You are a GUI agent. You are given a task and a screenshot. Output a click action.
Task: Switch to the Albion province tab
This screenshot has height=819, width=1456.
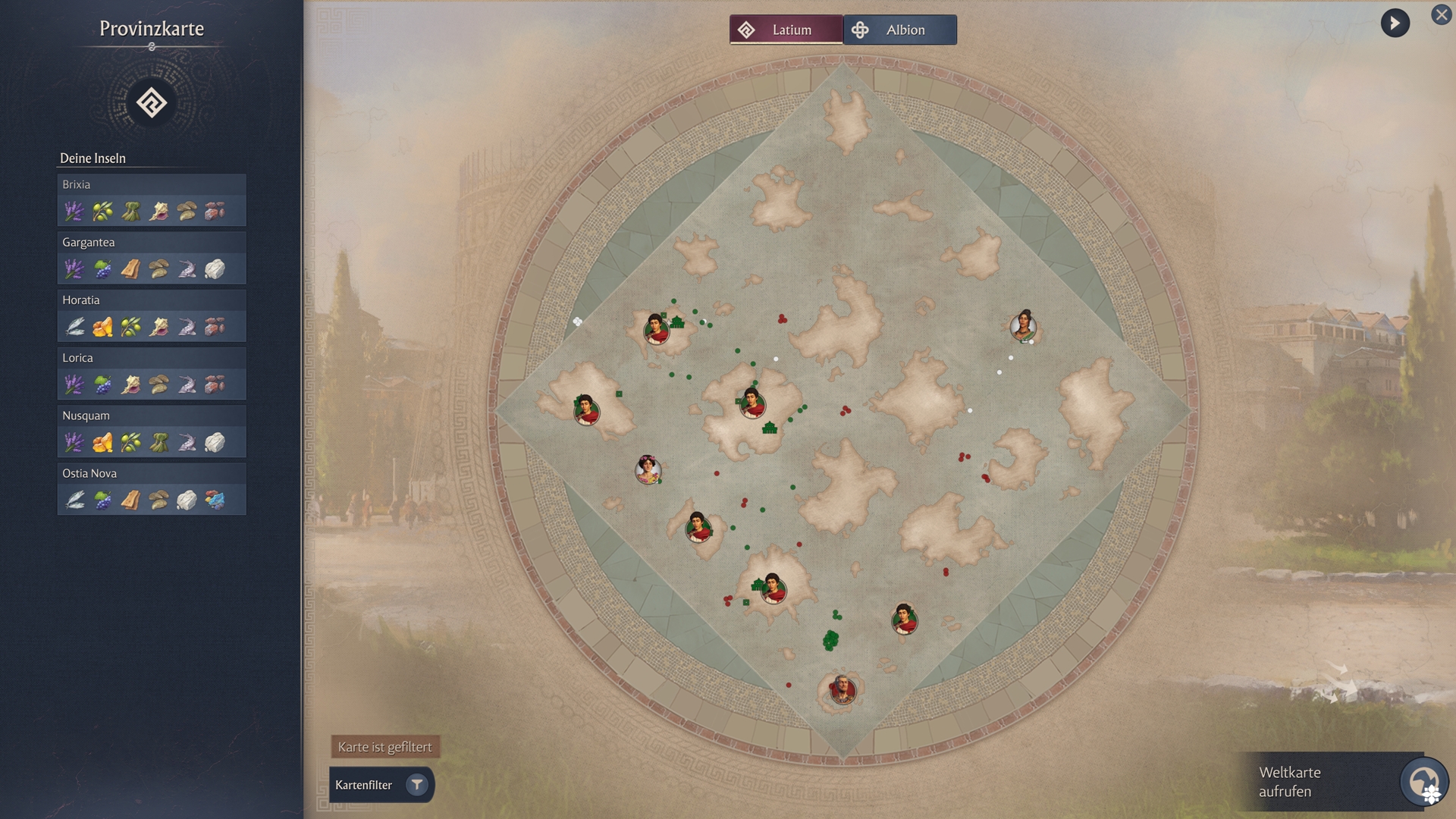899,30
